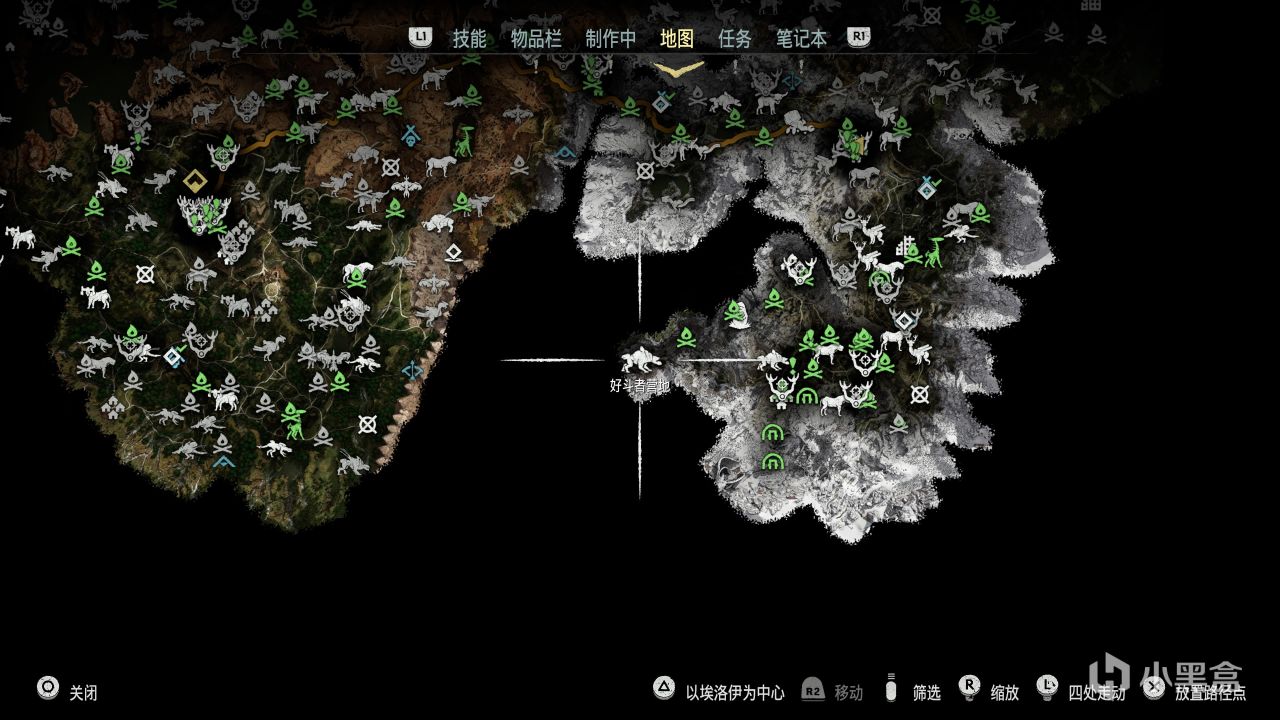Switch to the 技能 tab

pyautogui.click(x=469, y=39)
